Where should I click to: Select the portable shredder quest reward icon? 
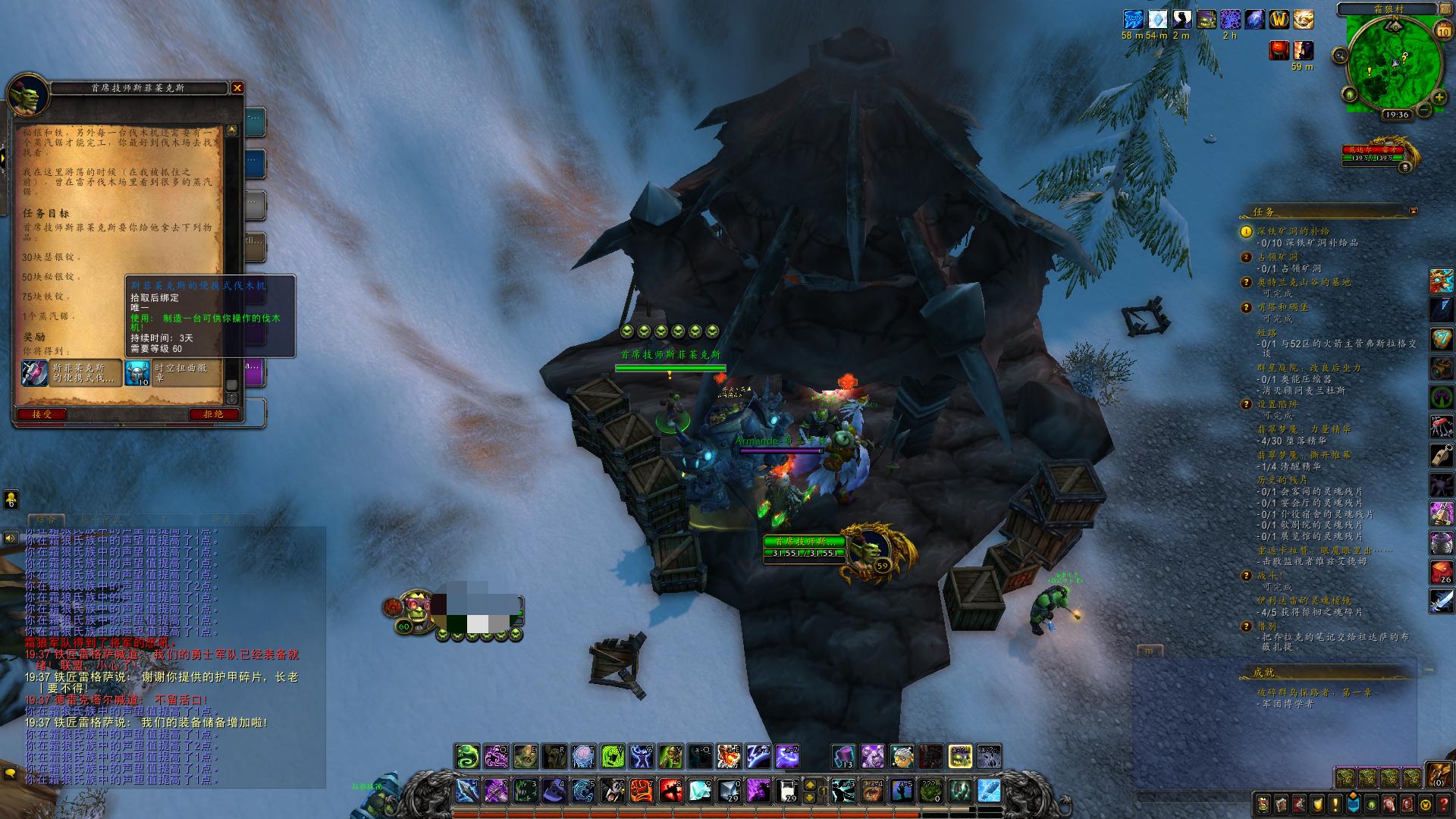click(35, 372)
